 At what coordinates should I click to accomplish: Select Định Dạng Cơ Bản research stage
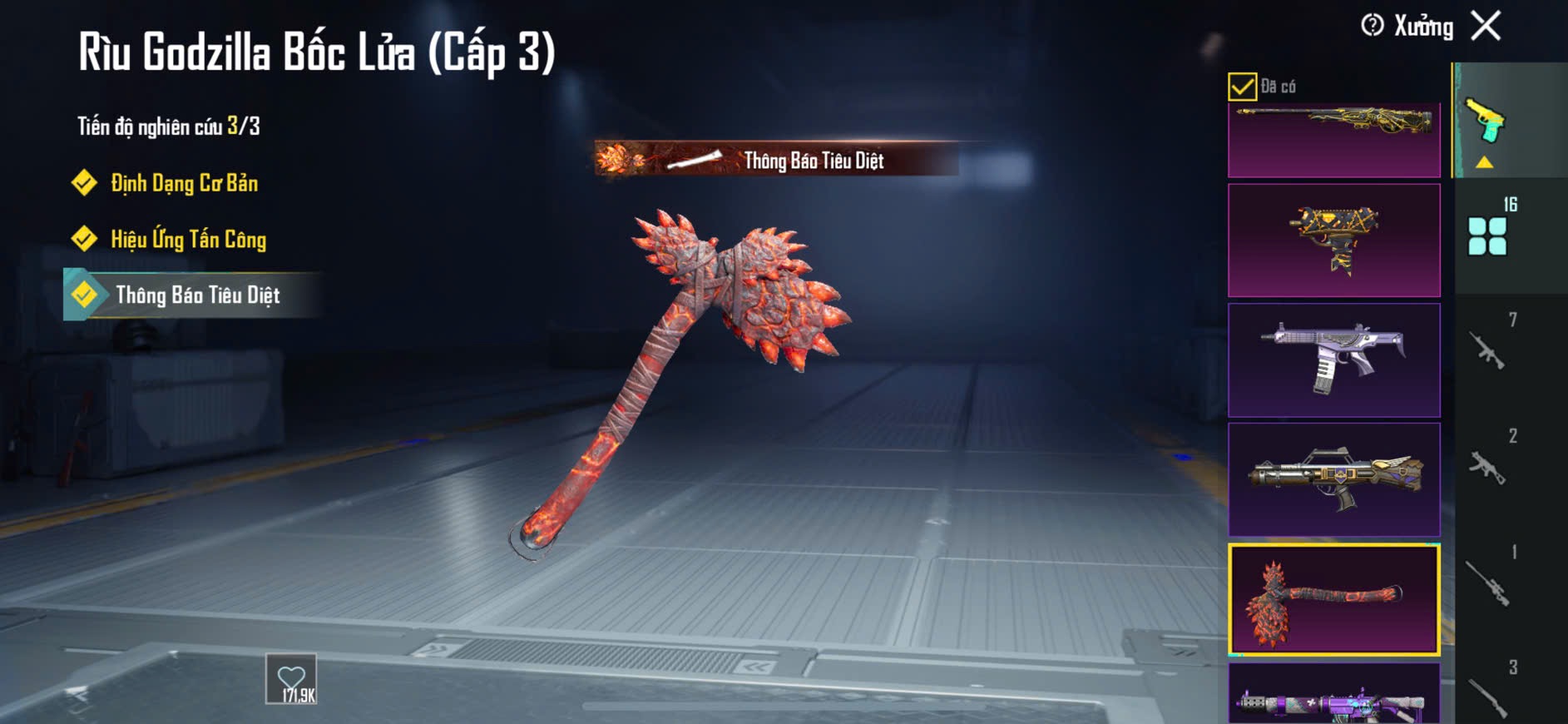pyautogui.click(x=184, y=183)
